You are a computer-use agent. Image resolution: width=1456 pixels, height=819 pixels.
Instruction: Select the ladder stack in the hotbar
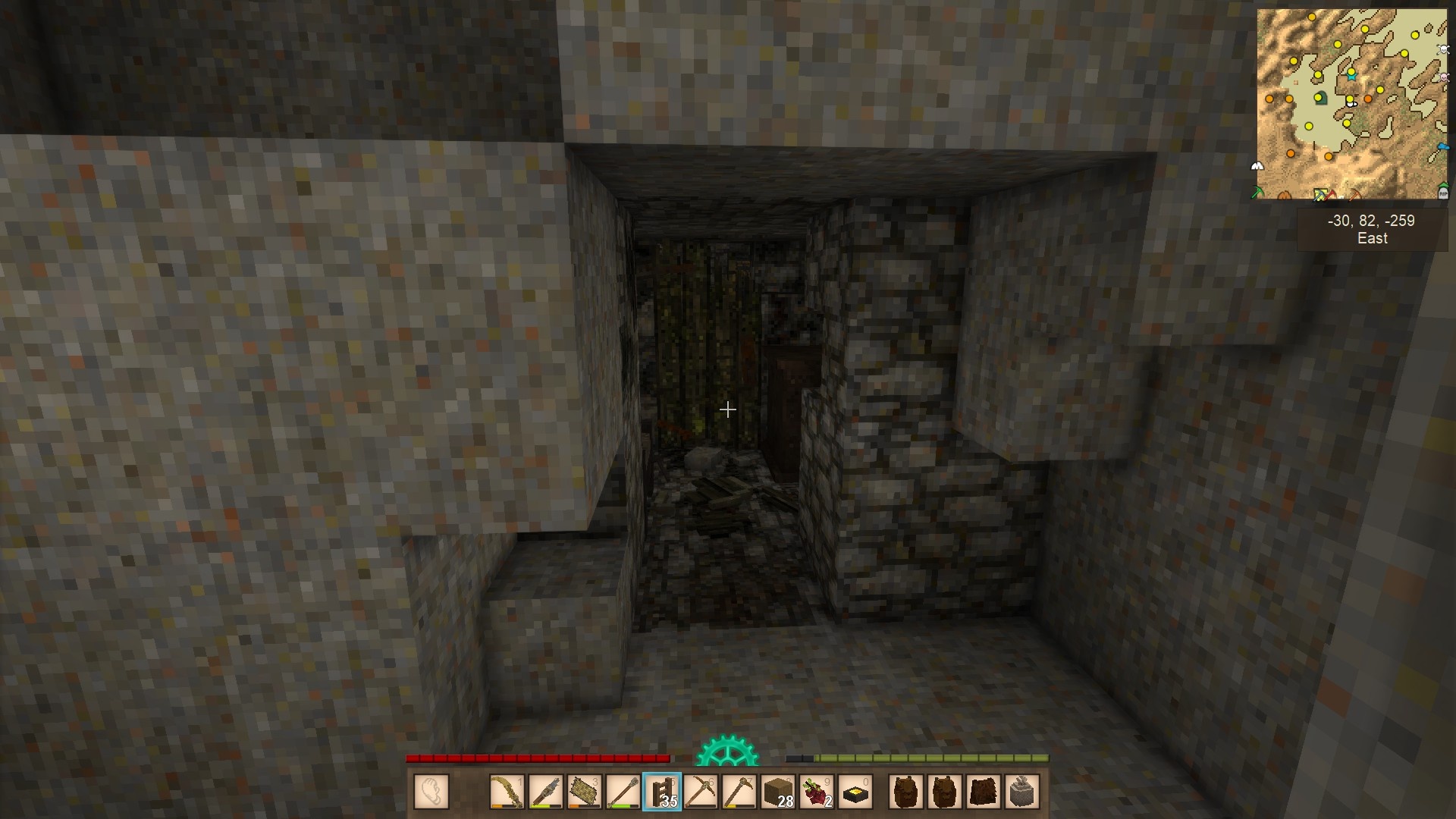662,792
